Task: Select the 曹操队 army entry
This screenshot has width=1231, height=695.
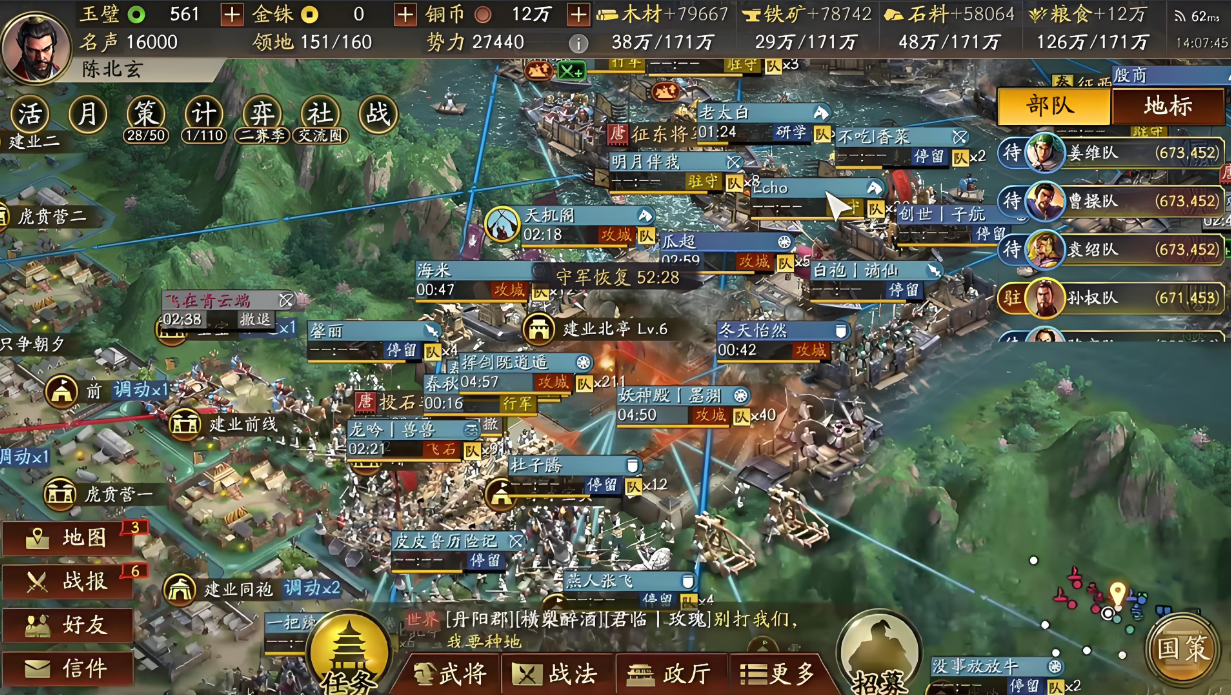Action: [x=1110, y=201]
